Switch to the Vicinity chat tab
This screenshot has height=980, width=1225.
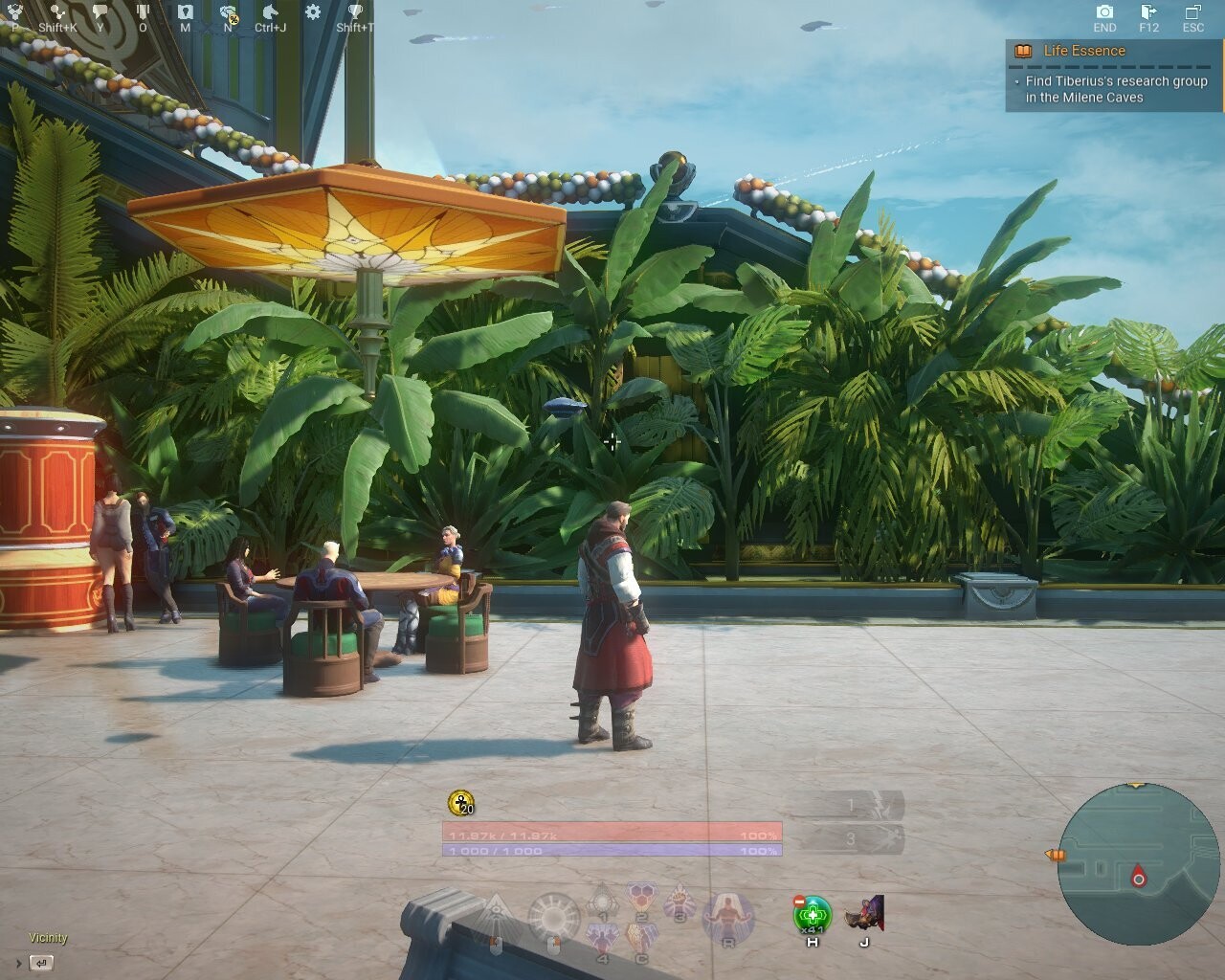48,938
